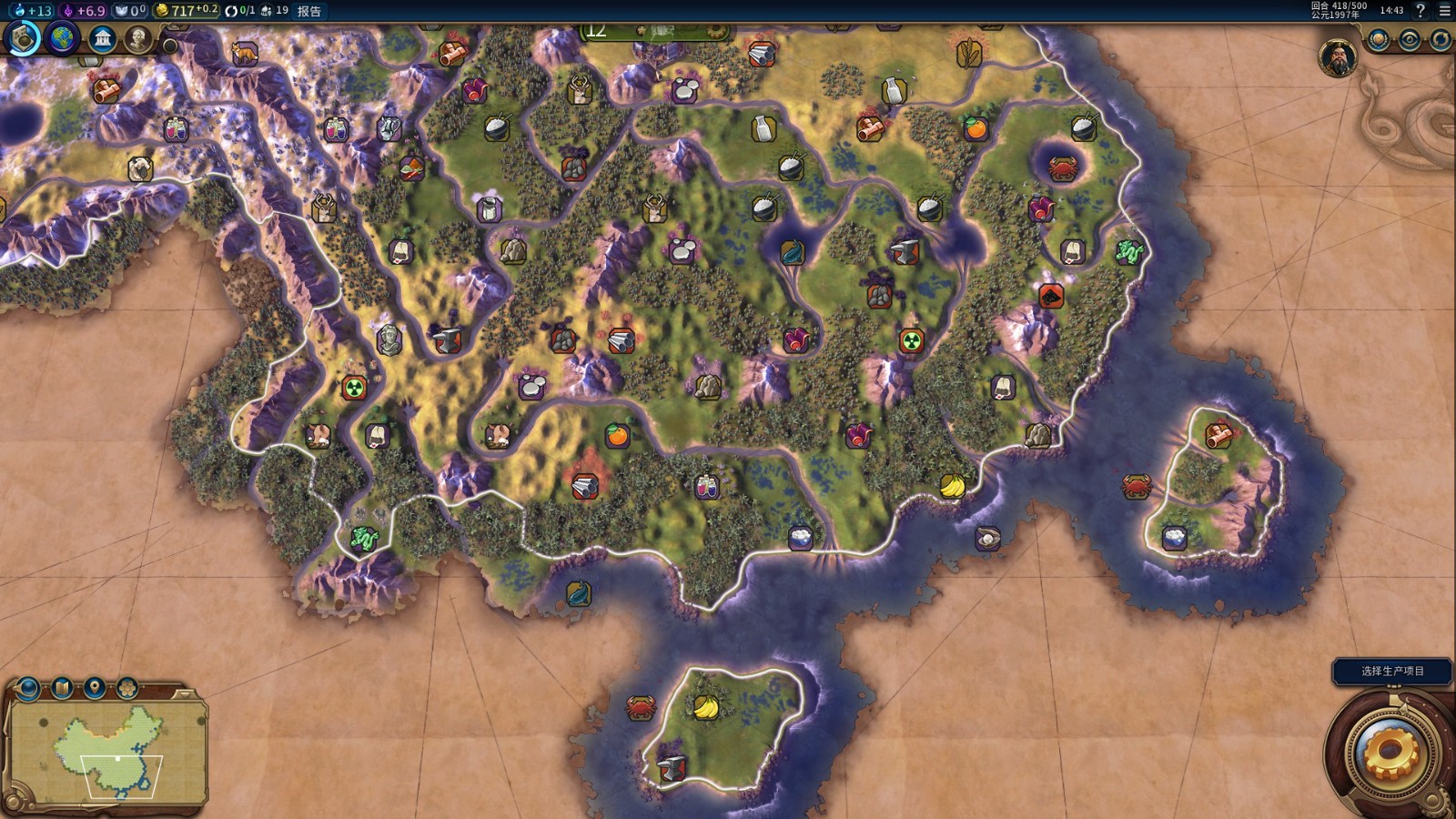
Task: Open the world rankings laurel icon
Action: click(x=1380, y=40)
